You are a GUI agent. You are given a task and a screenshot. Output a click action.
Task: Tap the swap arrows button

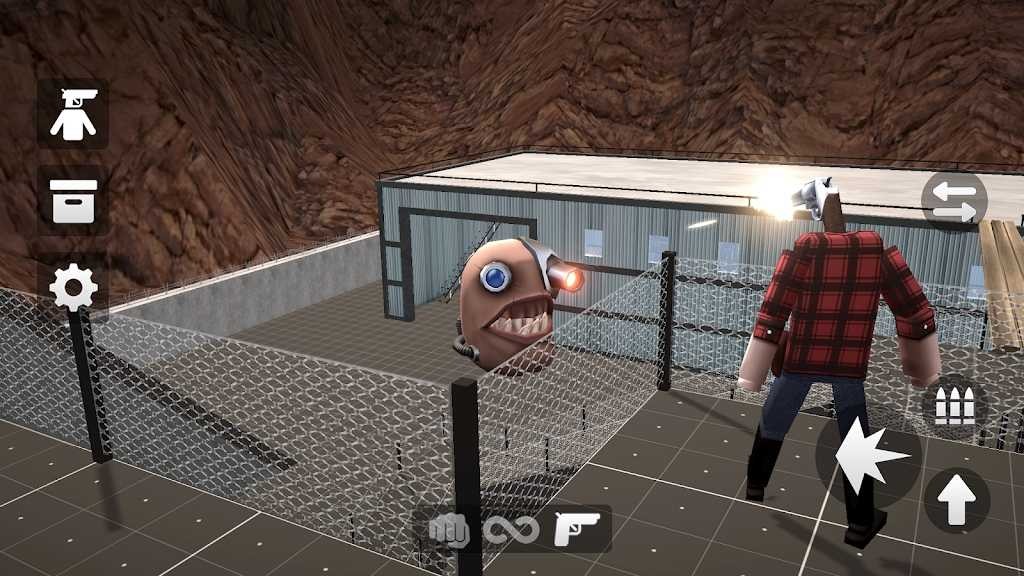click(954, 201)
